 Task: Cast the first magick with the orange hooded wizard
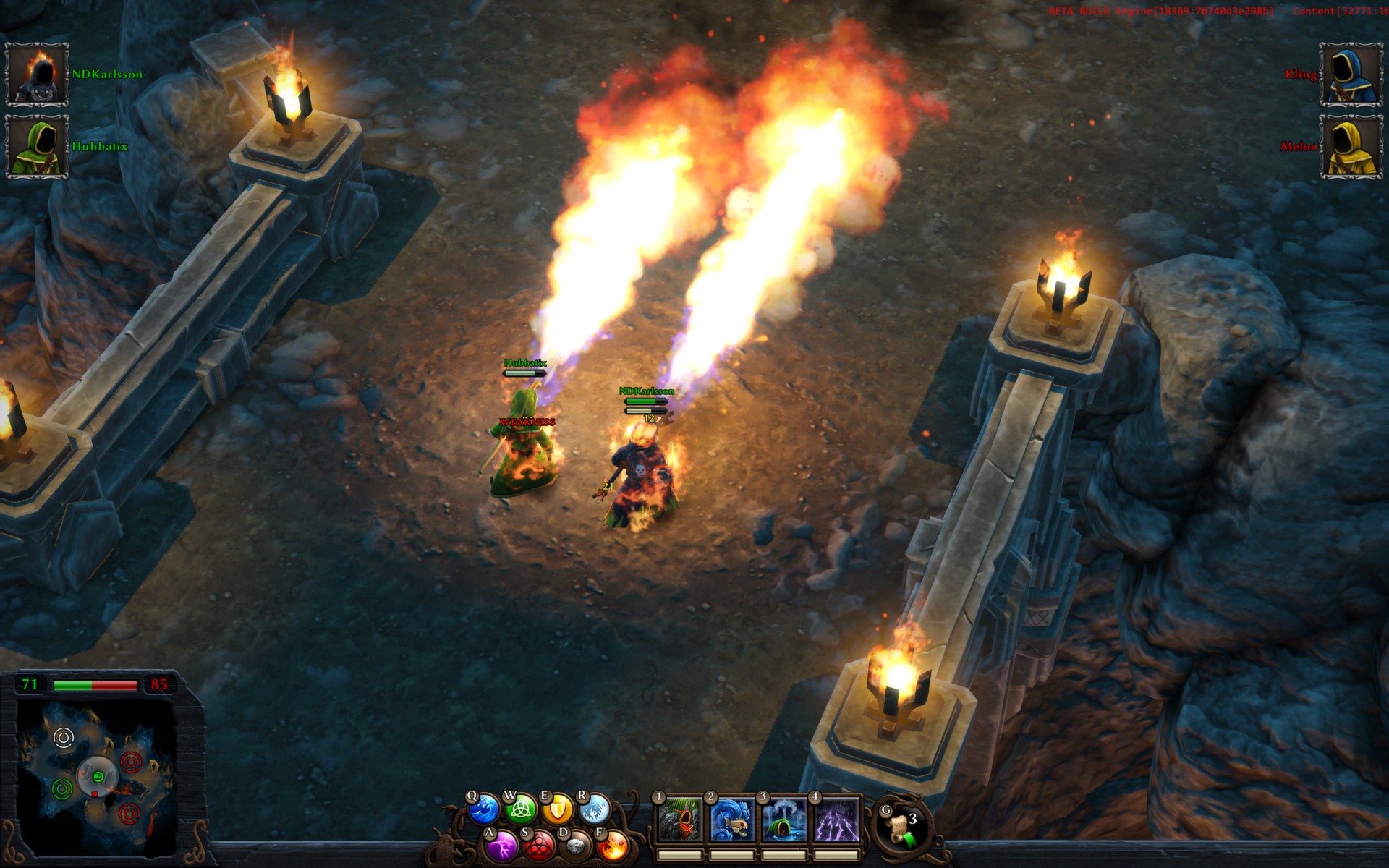[680, 820]
